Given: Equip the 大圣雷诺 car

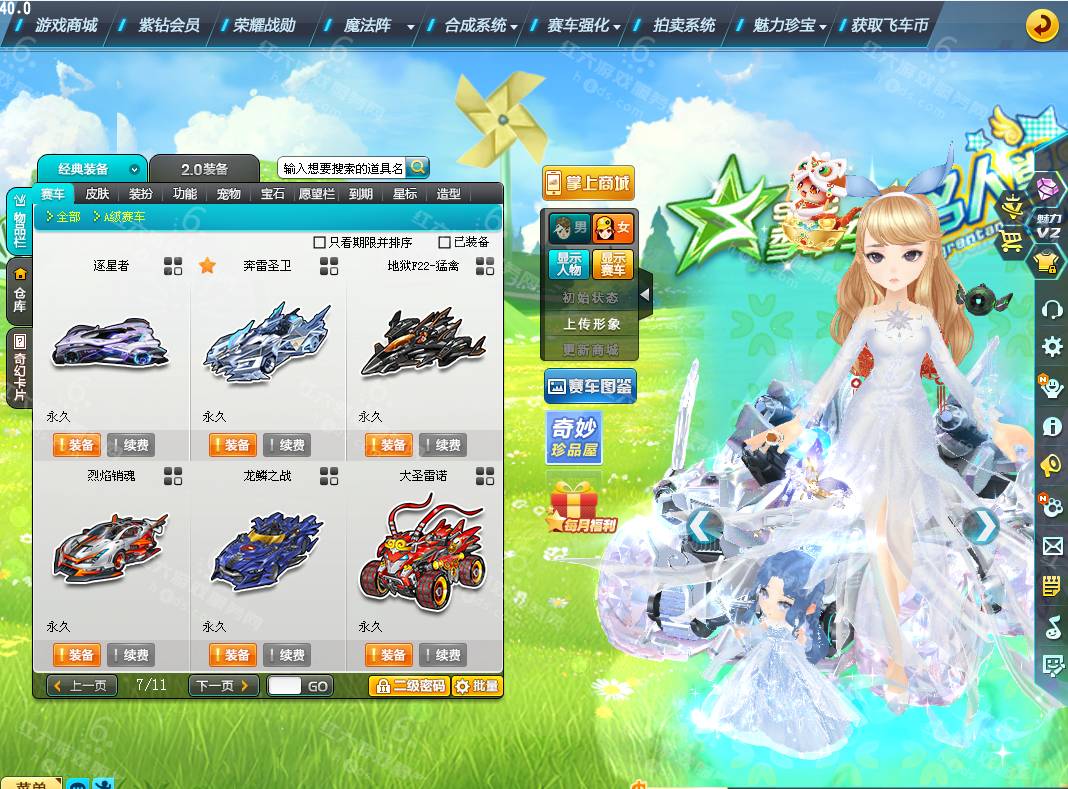Looking at the screenshot, I should tap(388, 655).
